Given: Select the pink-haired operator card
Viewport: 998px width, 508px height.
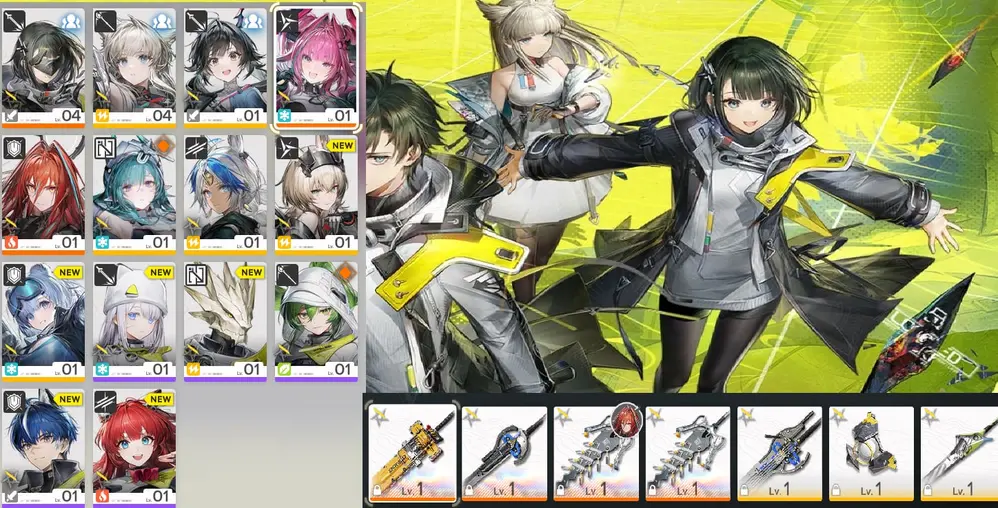Looking at the screenshot, I should point(316,68).
